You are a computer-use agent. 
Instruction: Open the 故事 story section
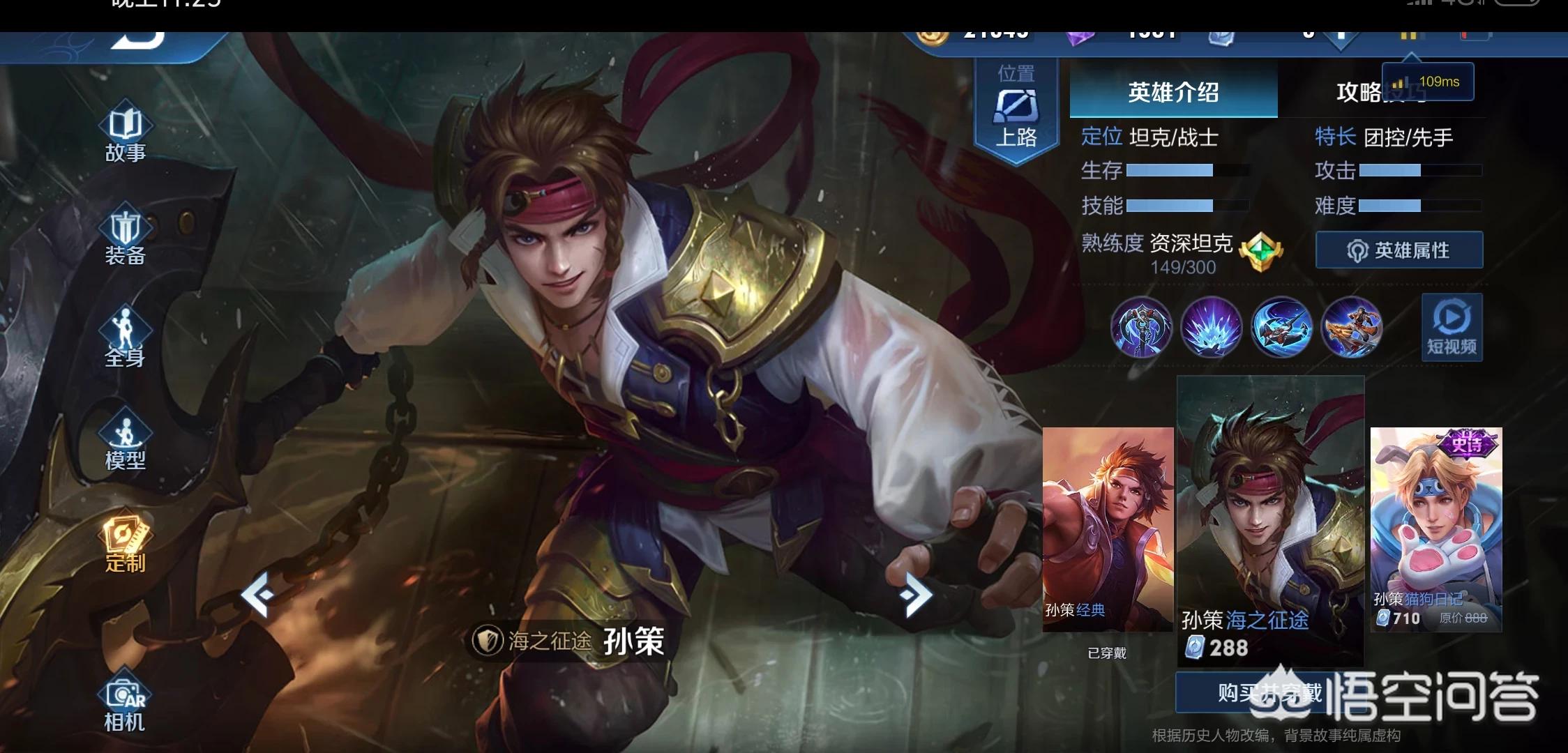tap(126, 133)
